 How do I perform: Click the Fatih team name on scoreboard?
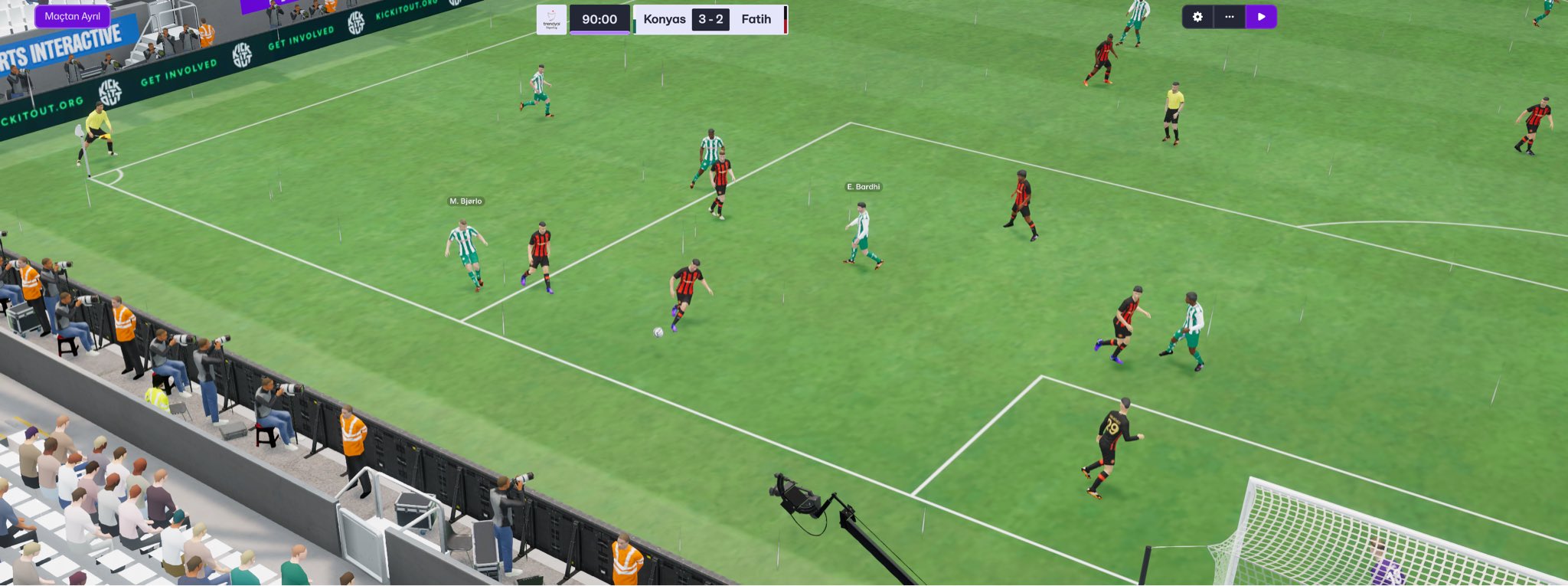756,19
